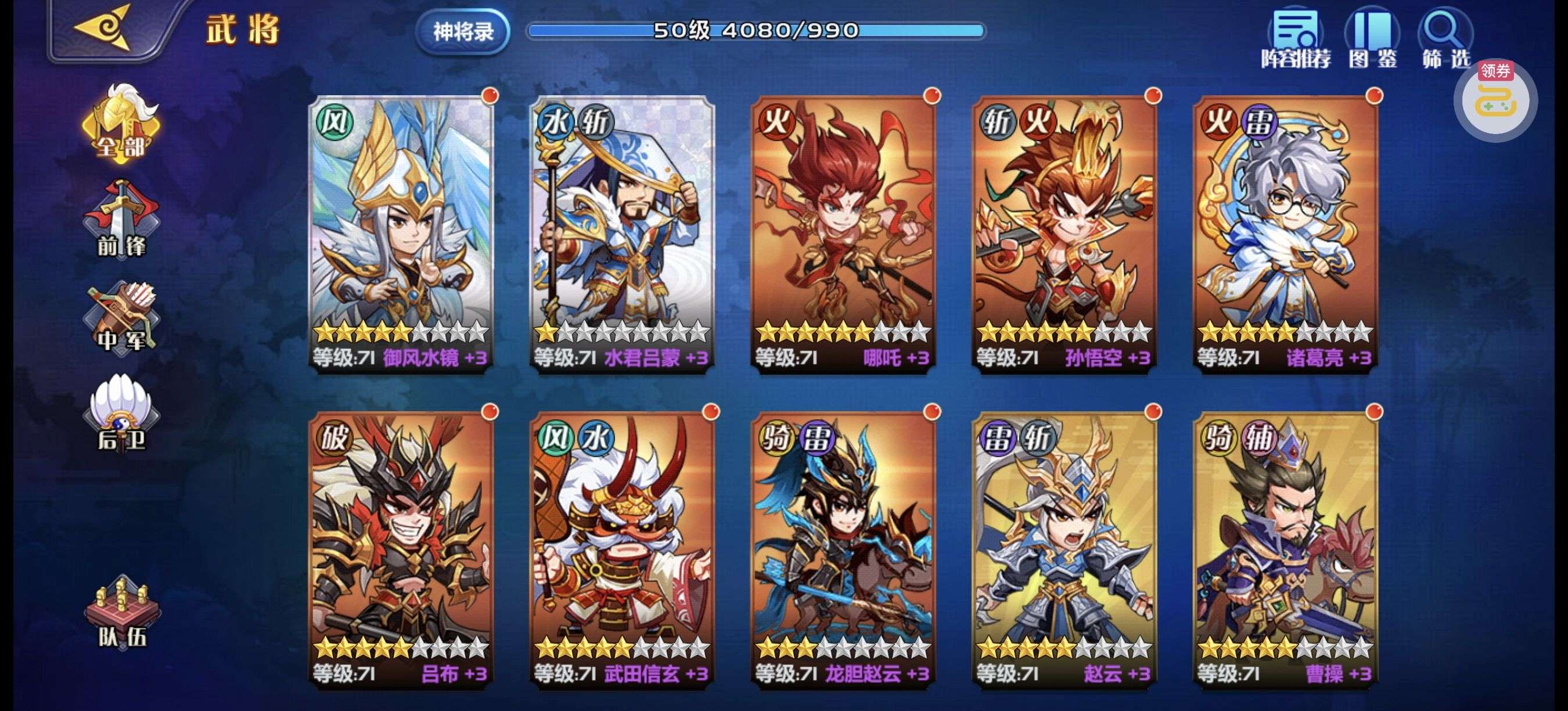Show 前锋 vanguard heroes

point(121,220)
